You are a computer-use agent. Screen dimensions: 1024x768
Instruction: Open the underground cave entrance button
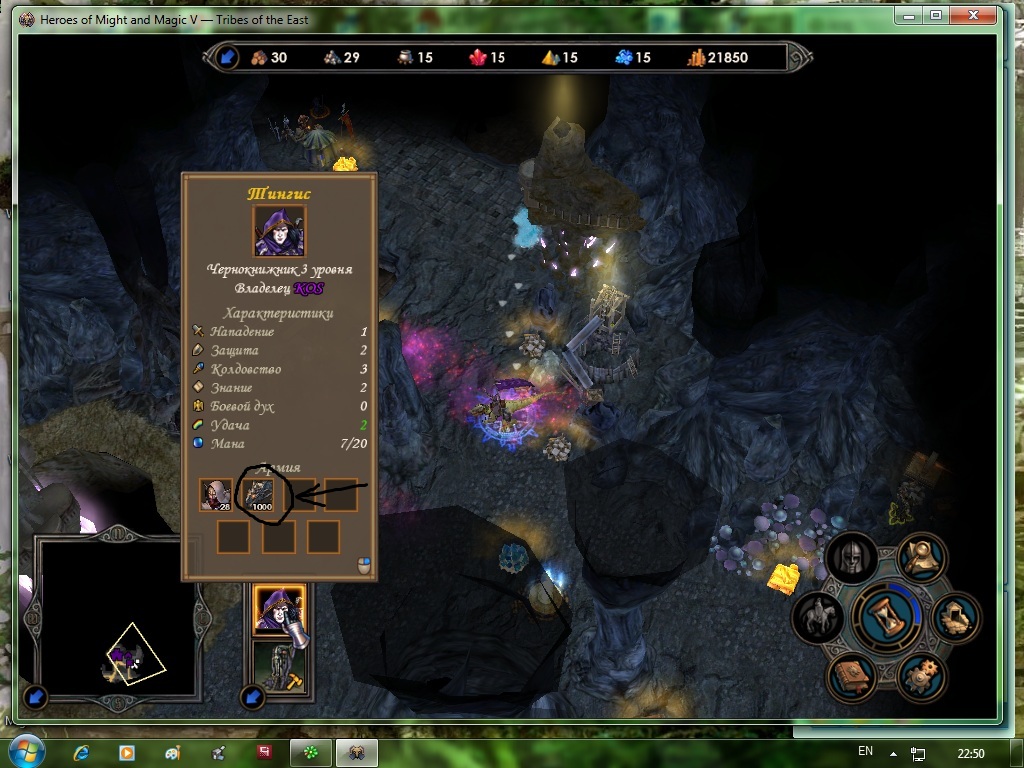tap(955, 618)
